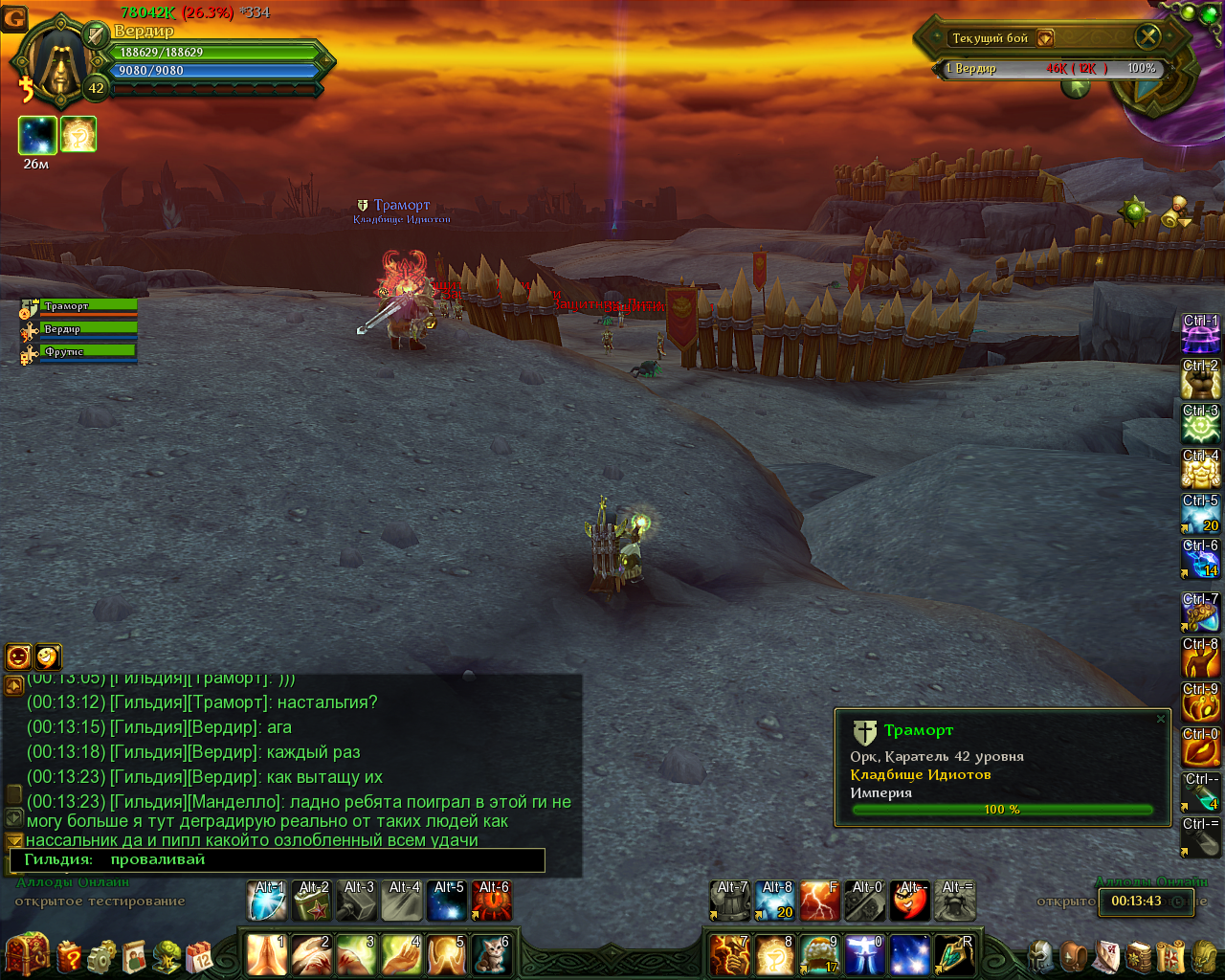Viewport: 1225px width, 980px height.
Task: Click the yellow smiley emote button
Action: [49, 656]
